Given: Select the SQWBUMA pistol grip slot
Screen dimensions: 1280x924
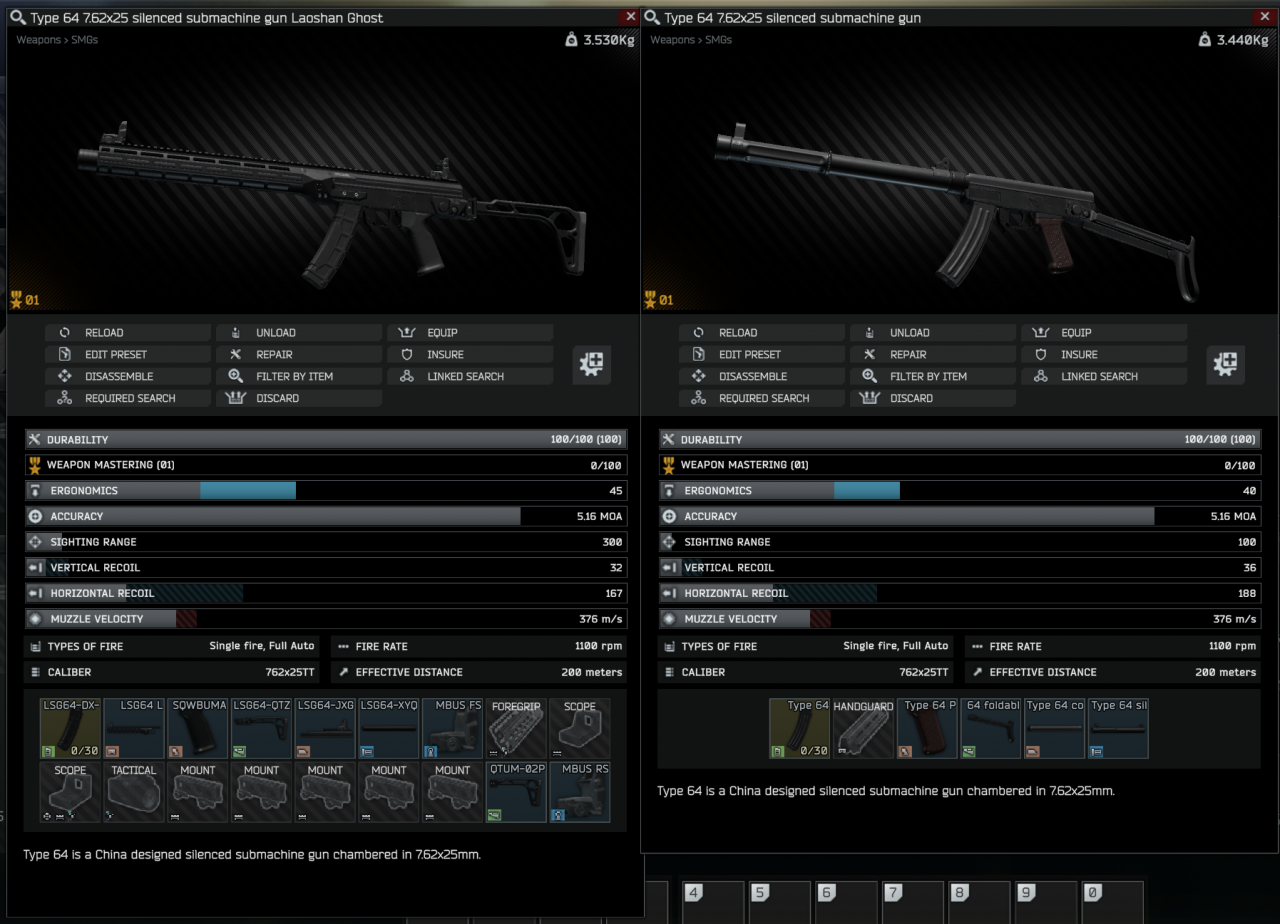Looking at the screenshot, I should (x=198, y=728).
